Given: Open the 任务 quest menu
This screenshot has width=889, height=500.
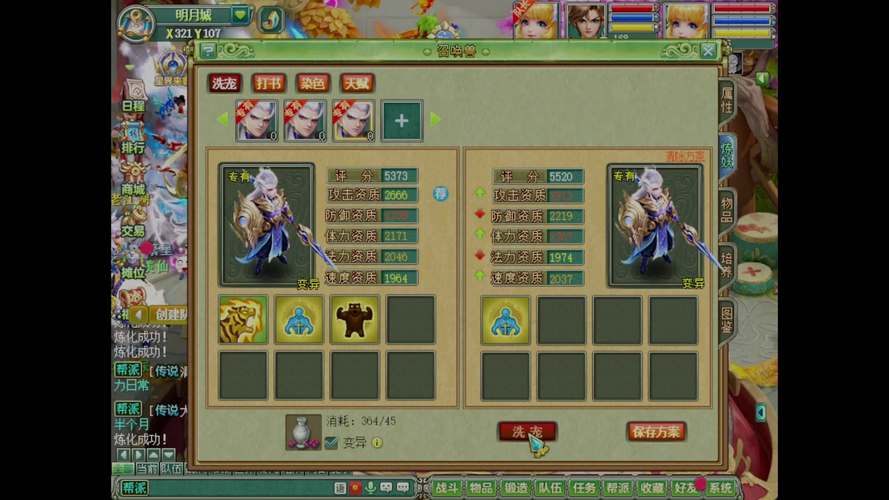Looking at the screenshot, I should tap(583, 488).
